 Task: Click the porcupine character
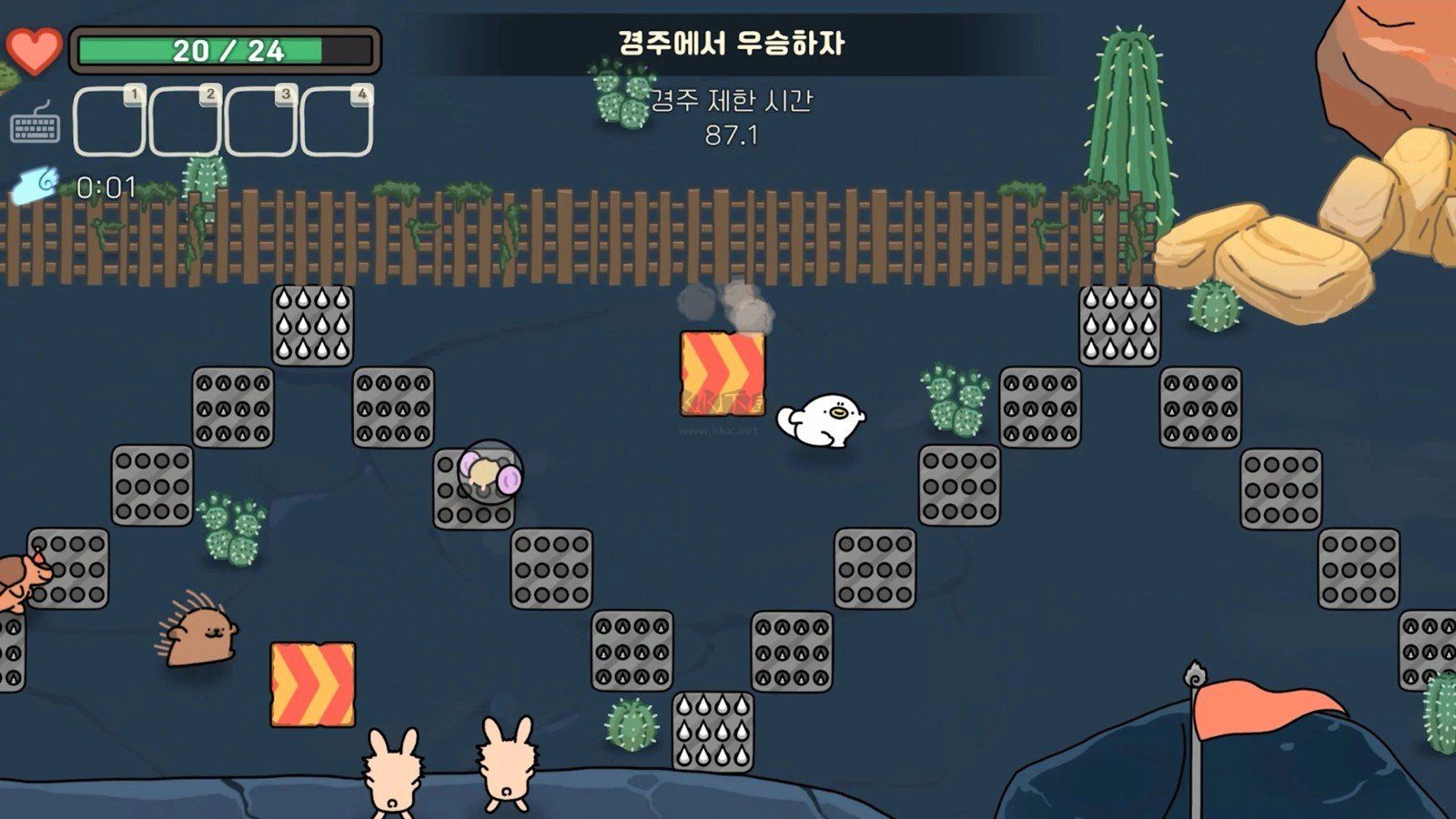point(198,637)
